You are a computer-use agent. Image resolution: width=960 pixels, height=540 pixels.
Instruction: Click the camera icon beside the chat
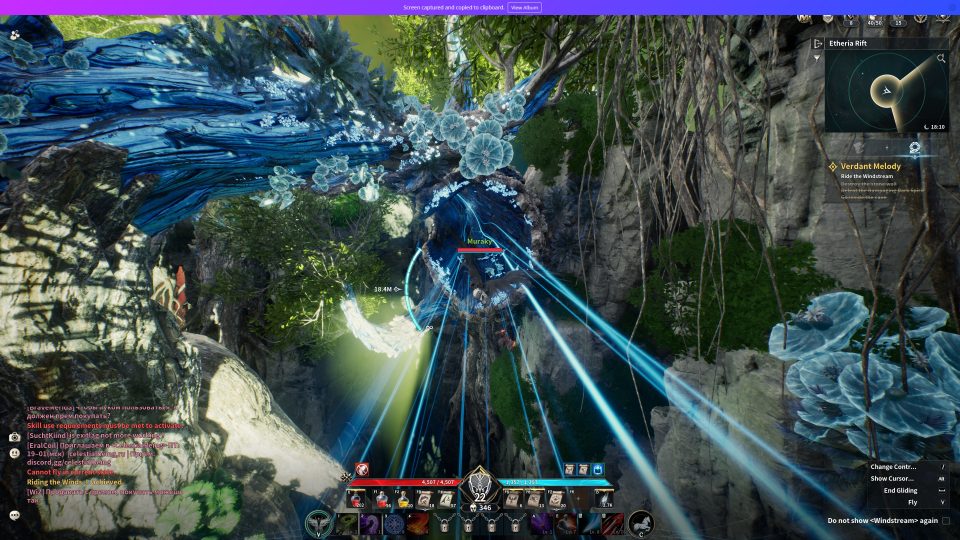coord(15,437)
